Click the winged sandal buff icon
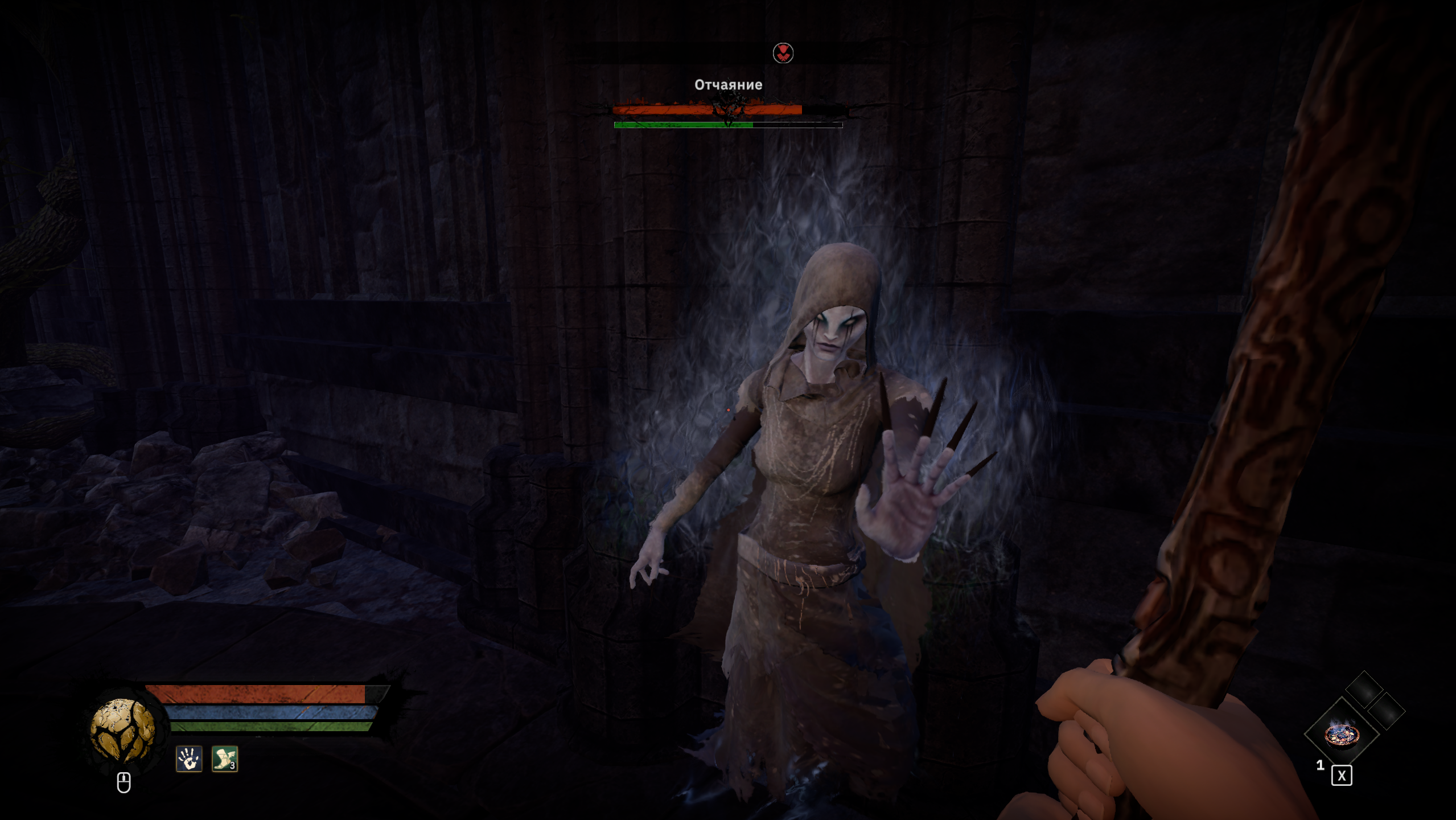Viewport: 1456px width, 820px height. coord(225,759)
